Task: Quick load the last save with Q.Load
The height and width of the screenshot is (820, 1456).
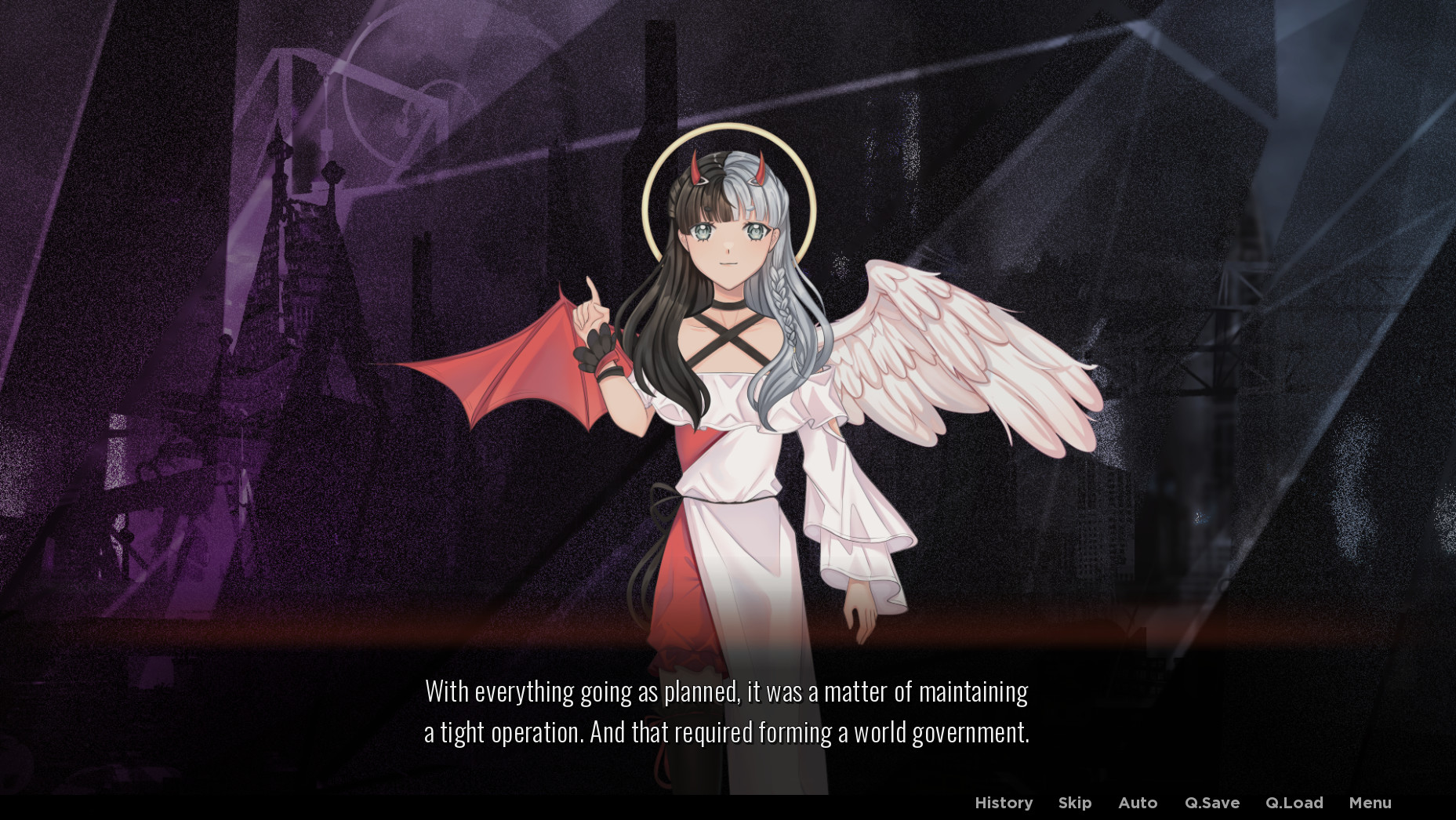Action: tap(1295, 802)
